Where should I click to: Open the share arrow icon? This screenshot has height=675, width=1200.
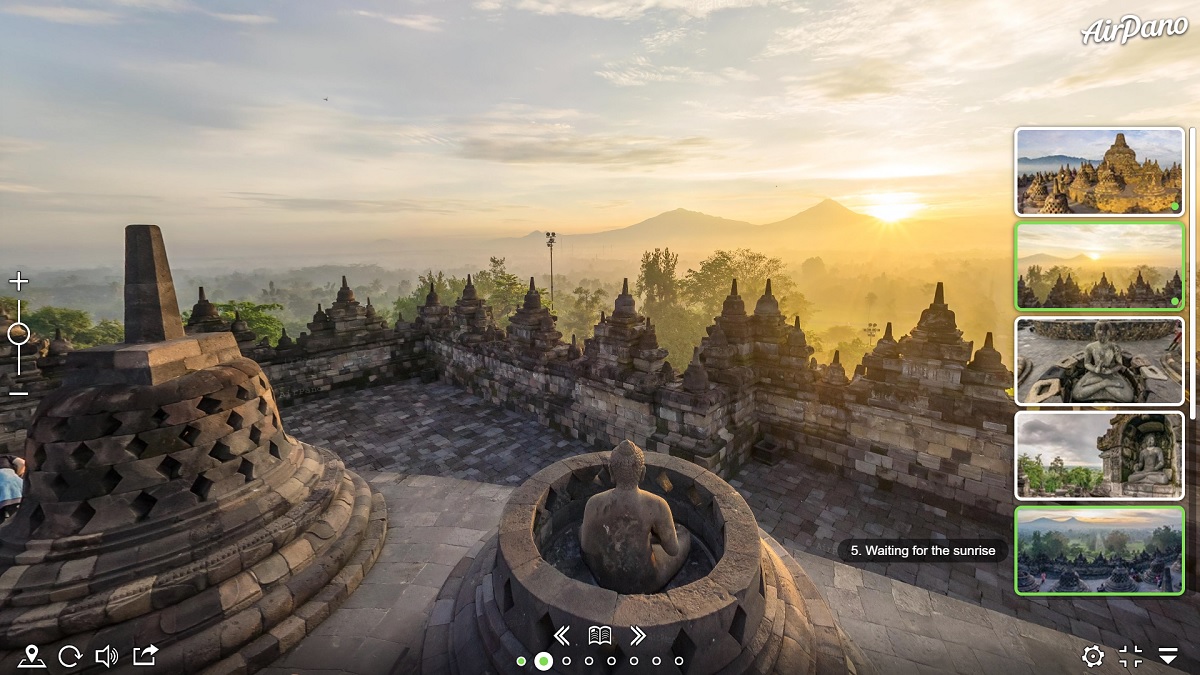[146, 655]
